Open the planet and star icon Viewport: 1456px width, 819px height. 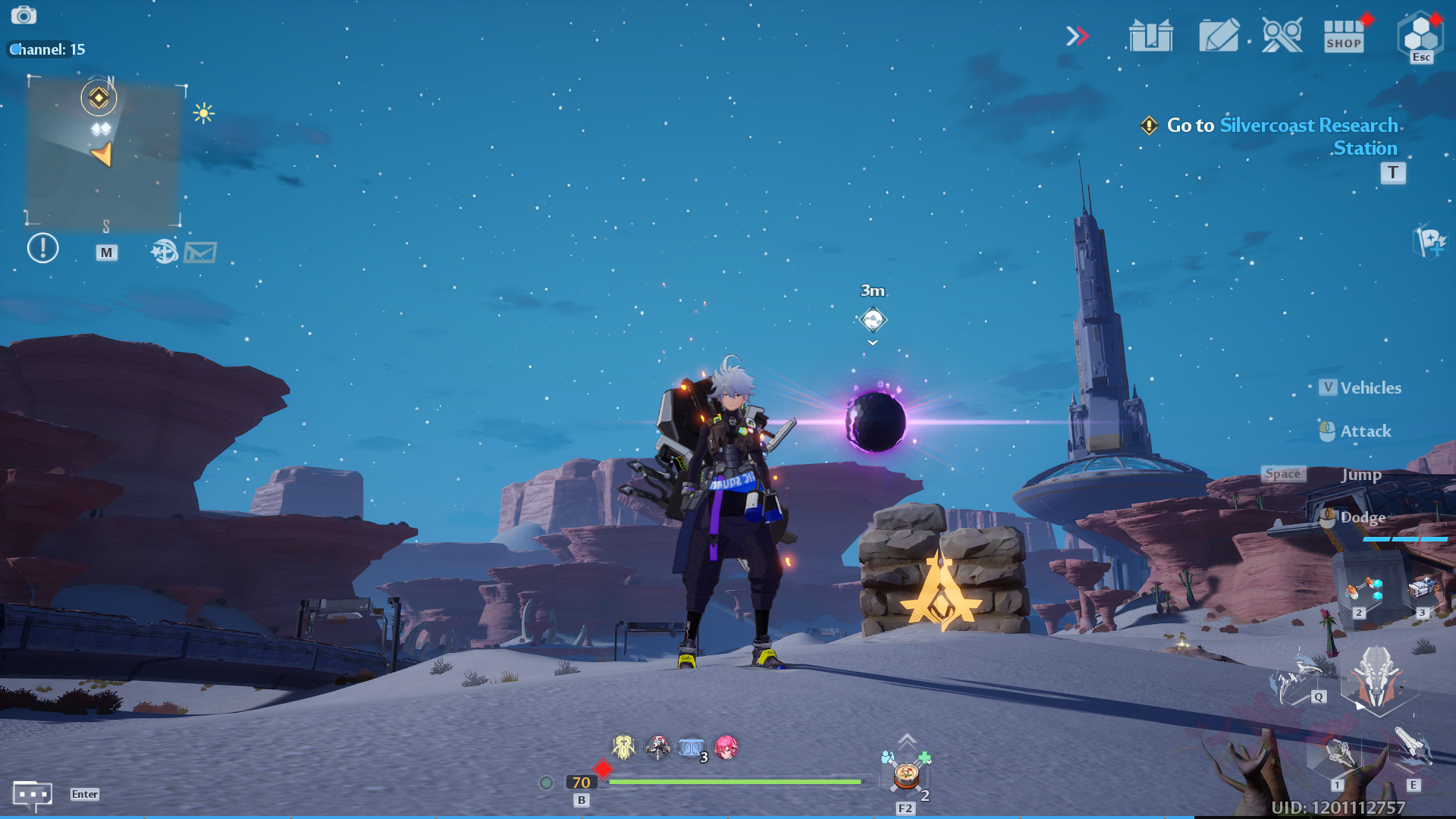164,251
